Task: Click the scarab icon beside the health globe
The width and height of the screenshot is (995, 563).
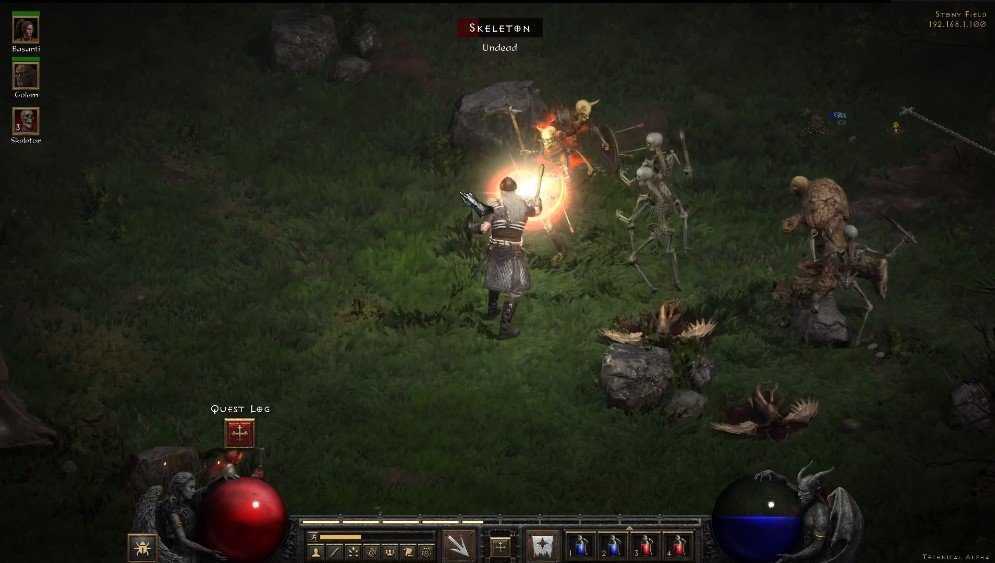Action: [141, 547]
